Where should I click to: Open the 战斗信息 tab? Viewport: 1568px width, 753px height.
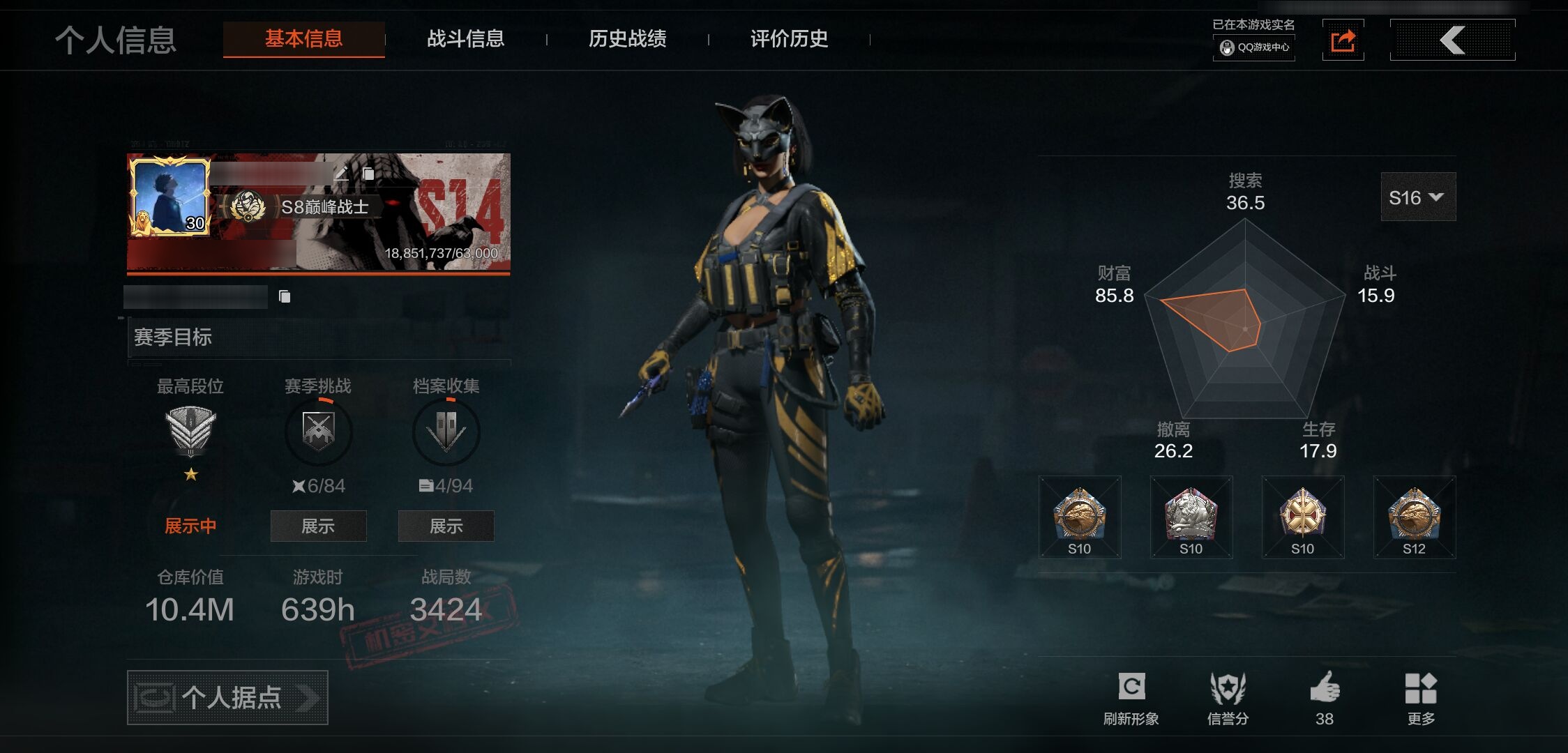click(x=465, y=39)
